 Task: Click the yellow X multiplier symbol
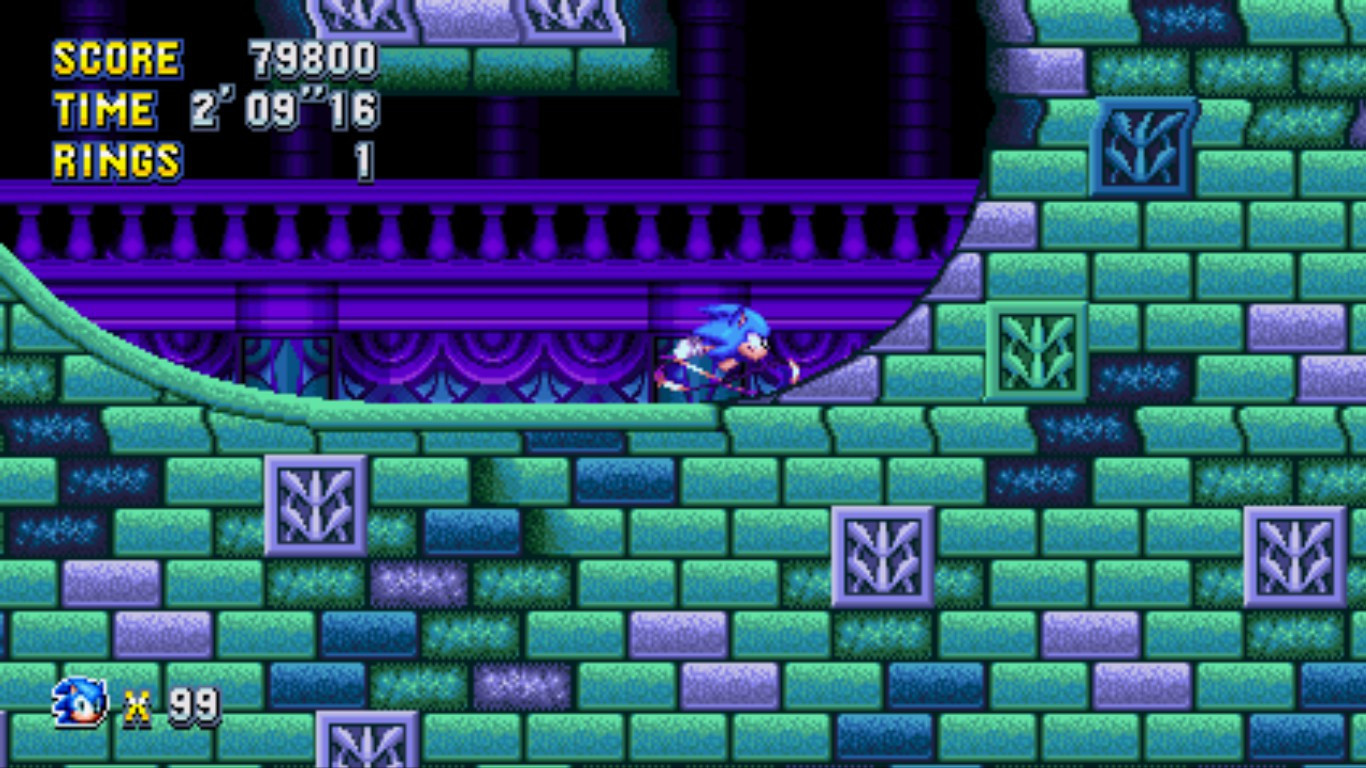pyautogui.click(x=137, y=706)
